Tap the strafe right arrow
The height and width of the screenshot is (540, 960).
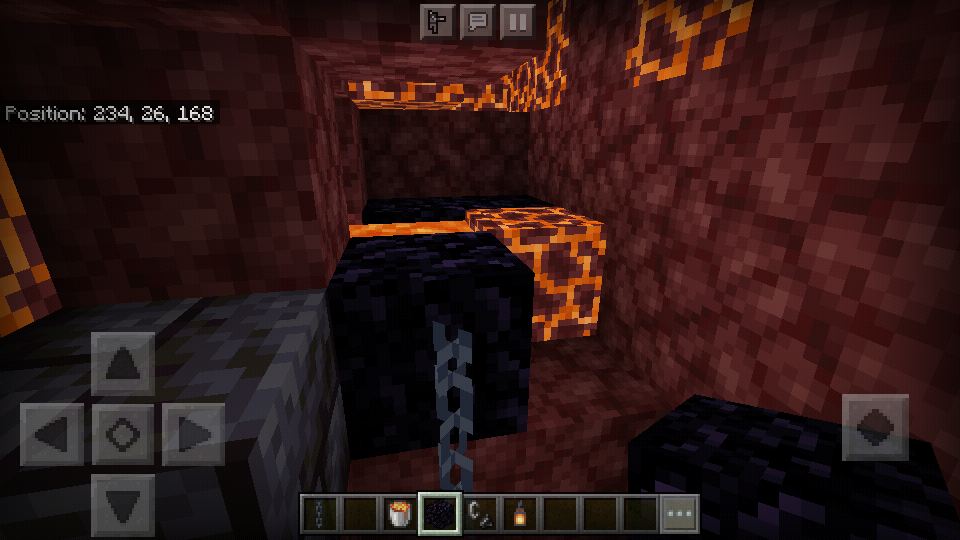click(193, 434)
